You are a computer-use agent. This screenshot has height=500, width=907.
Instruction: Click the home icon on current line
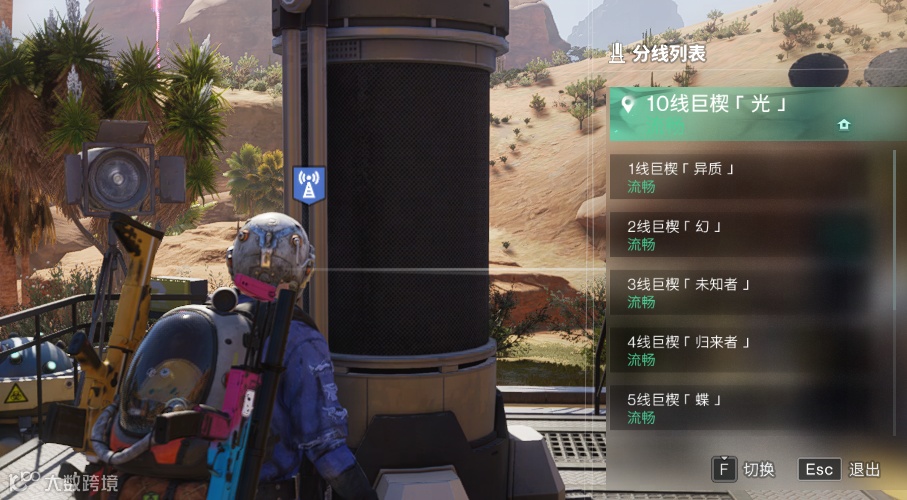[844, 125]
